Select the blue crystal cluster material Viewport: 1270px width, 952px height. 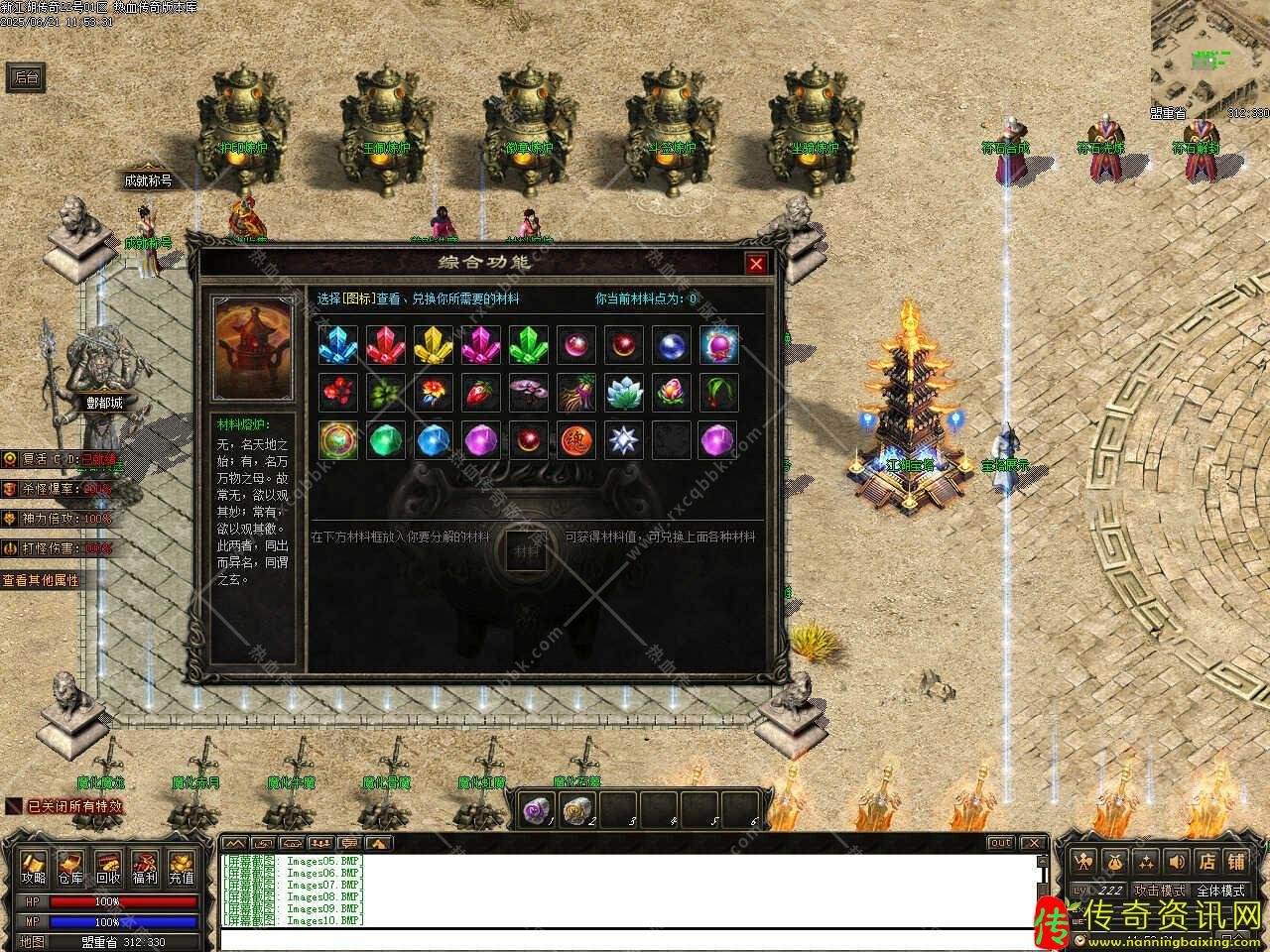[337, 345]
